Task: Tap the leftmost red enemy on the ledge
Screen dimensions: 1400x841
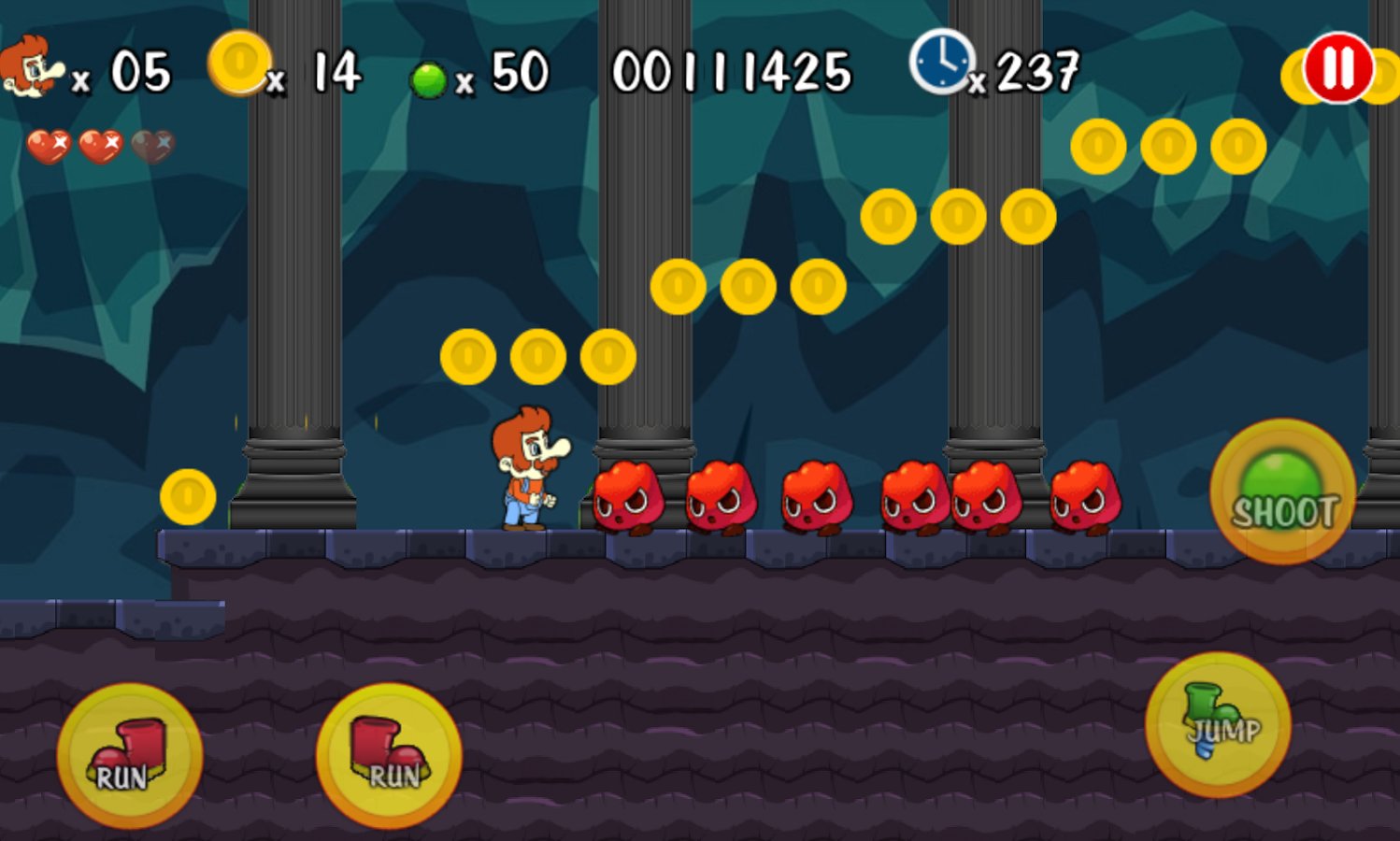Action: pyautogui.click(x=626, y=500)
